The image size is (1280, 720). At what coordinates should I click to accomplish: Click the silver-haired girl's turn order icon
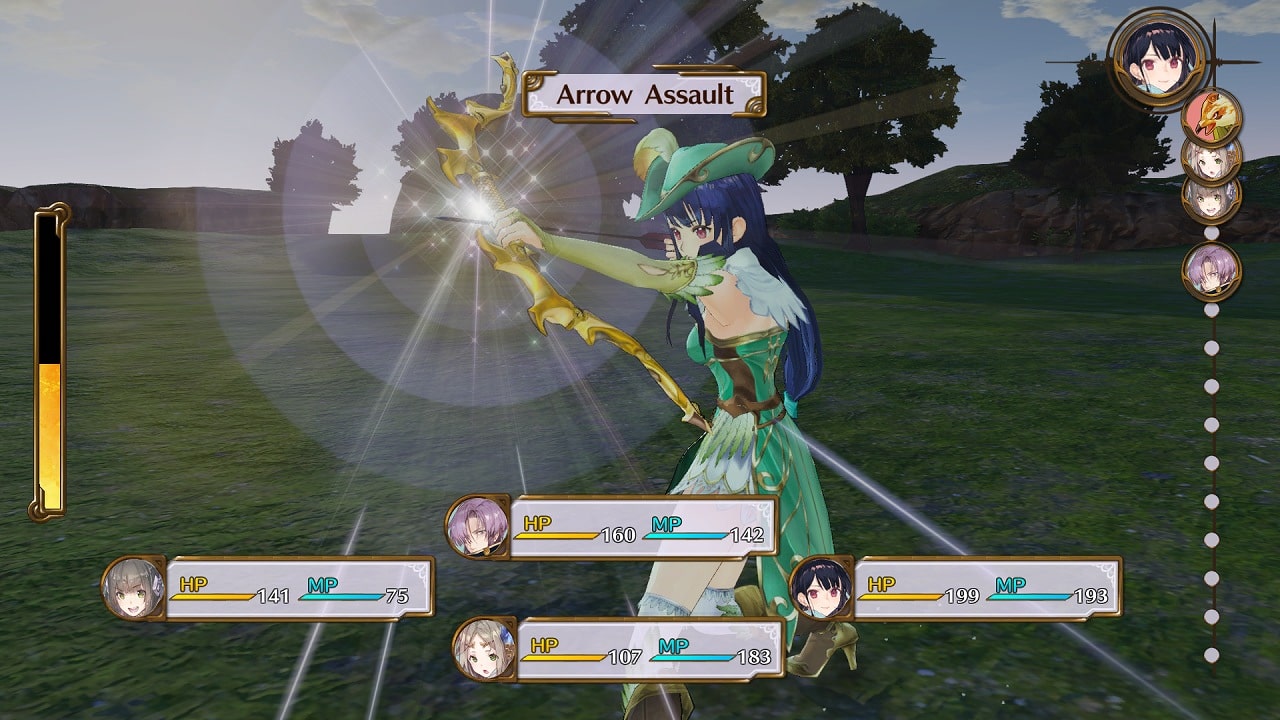click(1214, 201)
